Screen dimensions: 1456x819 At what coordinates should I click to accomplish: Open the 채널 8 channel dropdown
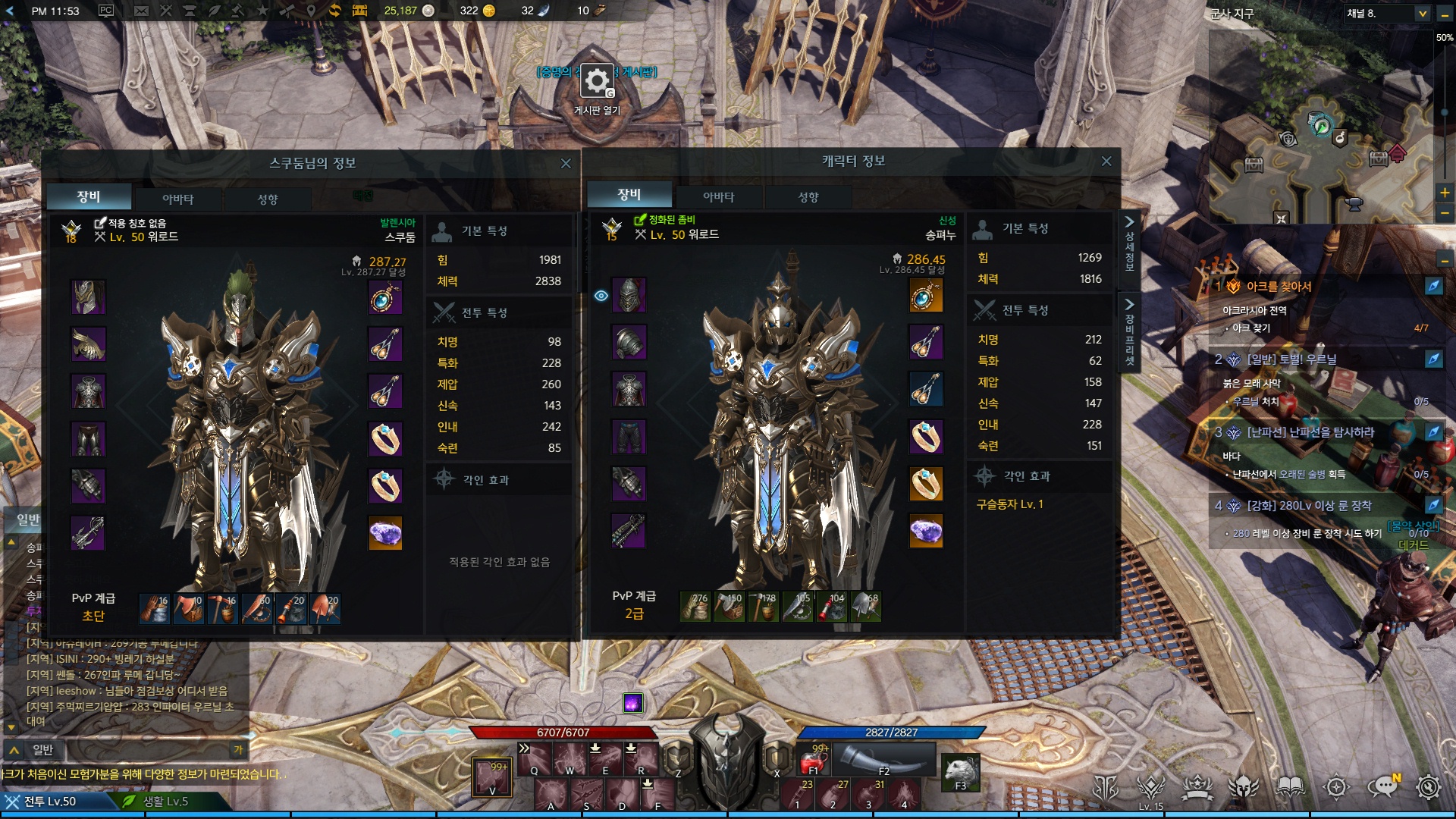(x=1422, y=14)
